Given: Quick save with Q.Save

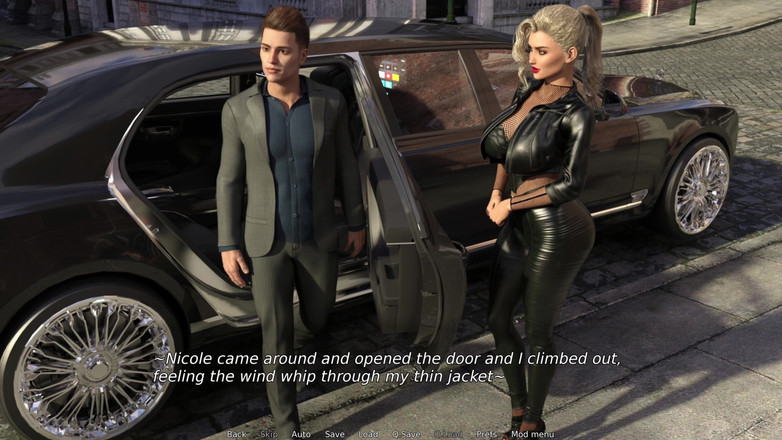Looking at the screenshot, I should [x=406, y=434].
